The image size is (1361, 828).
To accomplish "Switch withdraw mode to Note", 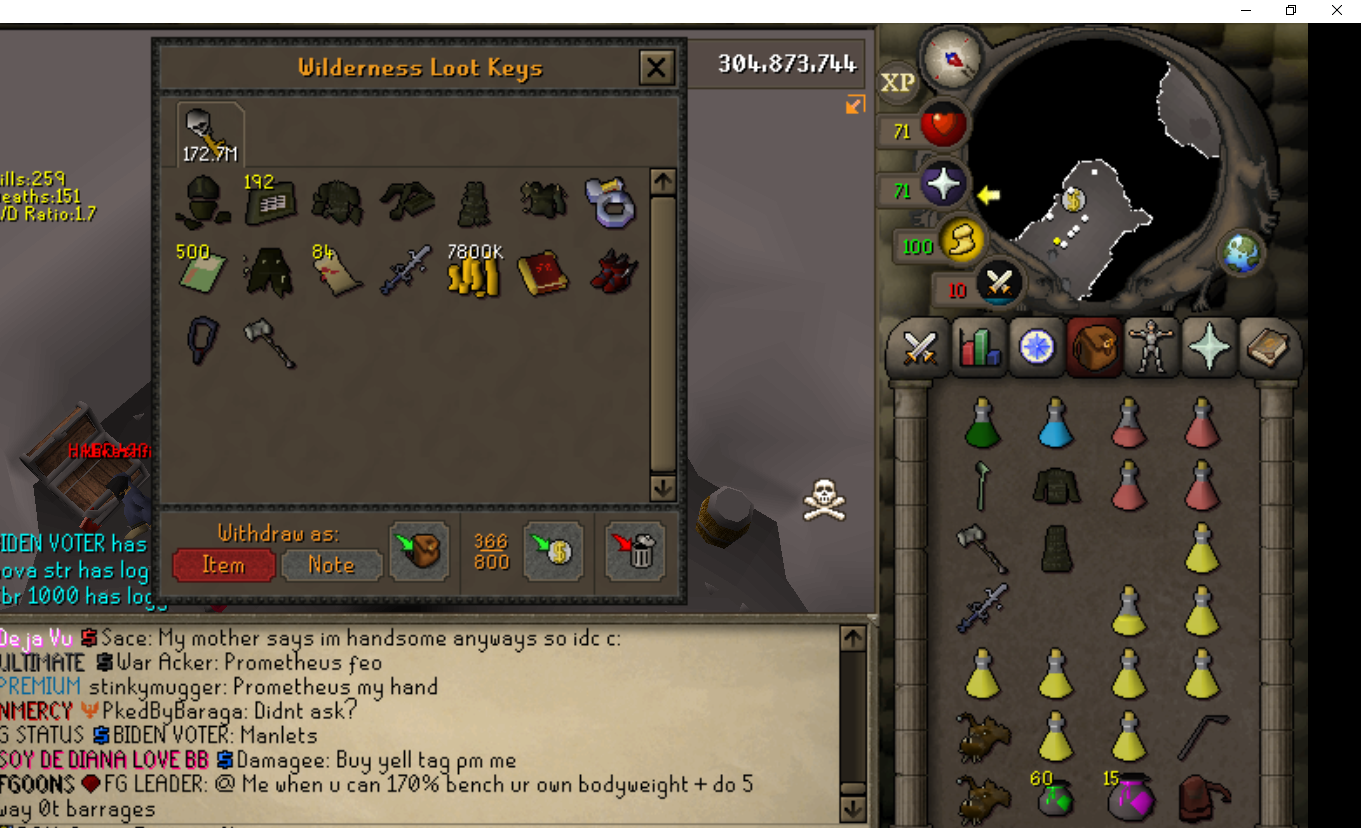I will click(330, 565).
